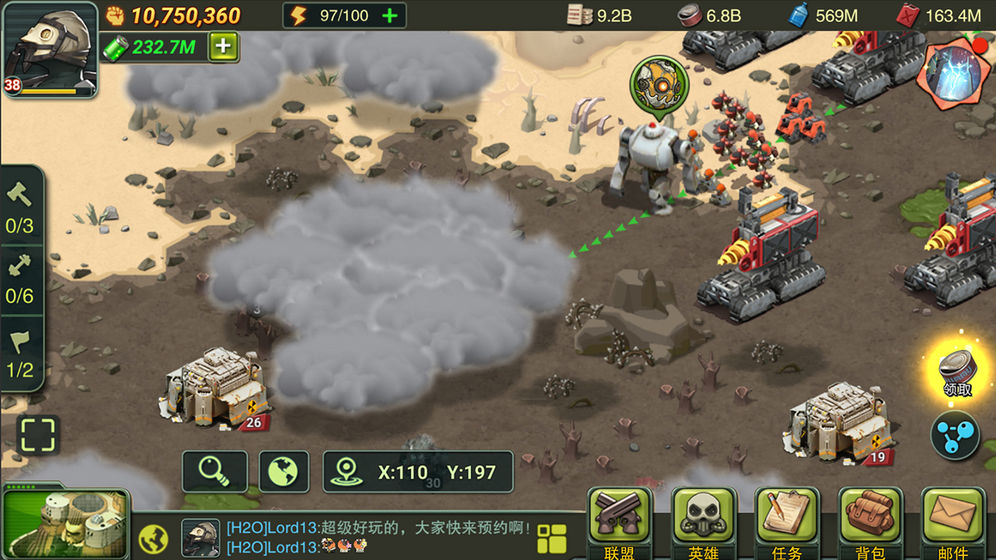
Task: Refill energy with the plus button
Action: [x=390, y=16]
